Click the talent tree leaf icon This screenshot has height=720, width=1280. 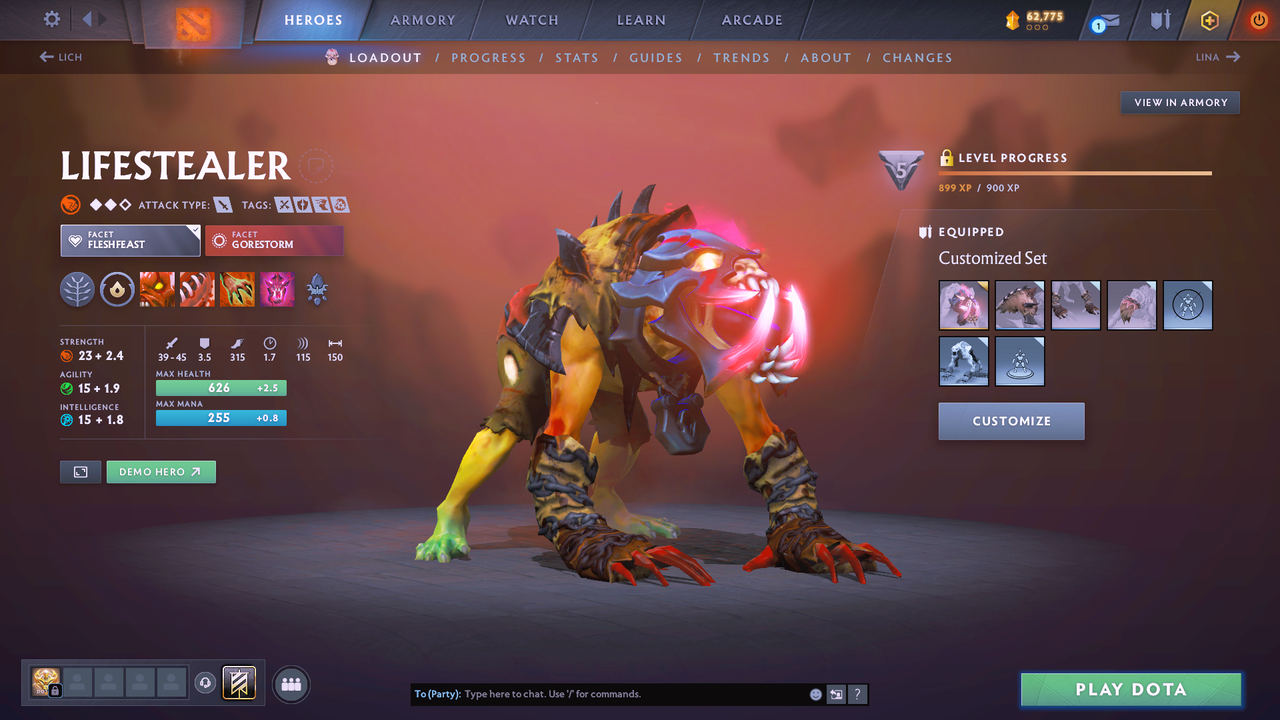[x=78, y=289]
